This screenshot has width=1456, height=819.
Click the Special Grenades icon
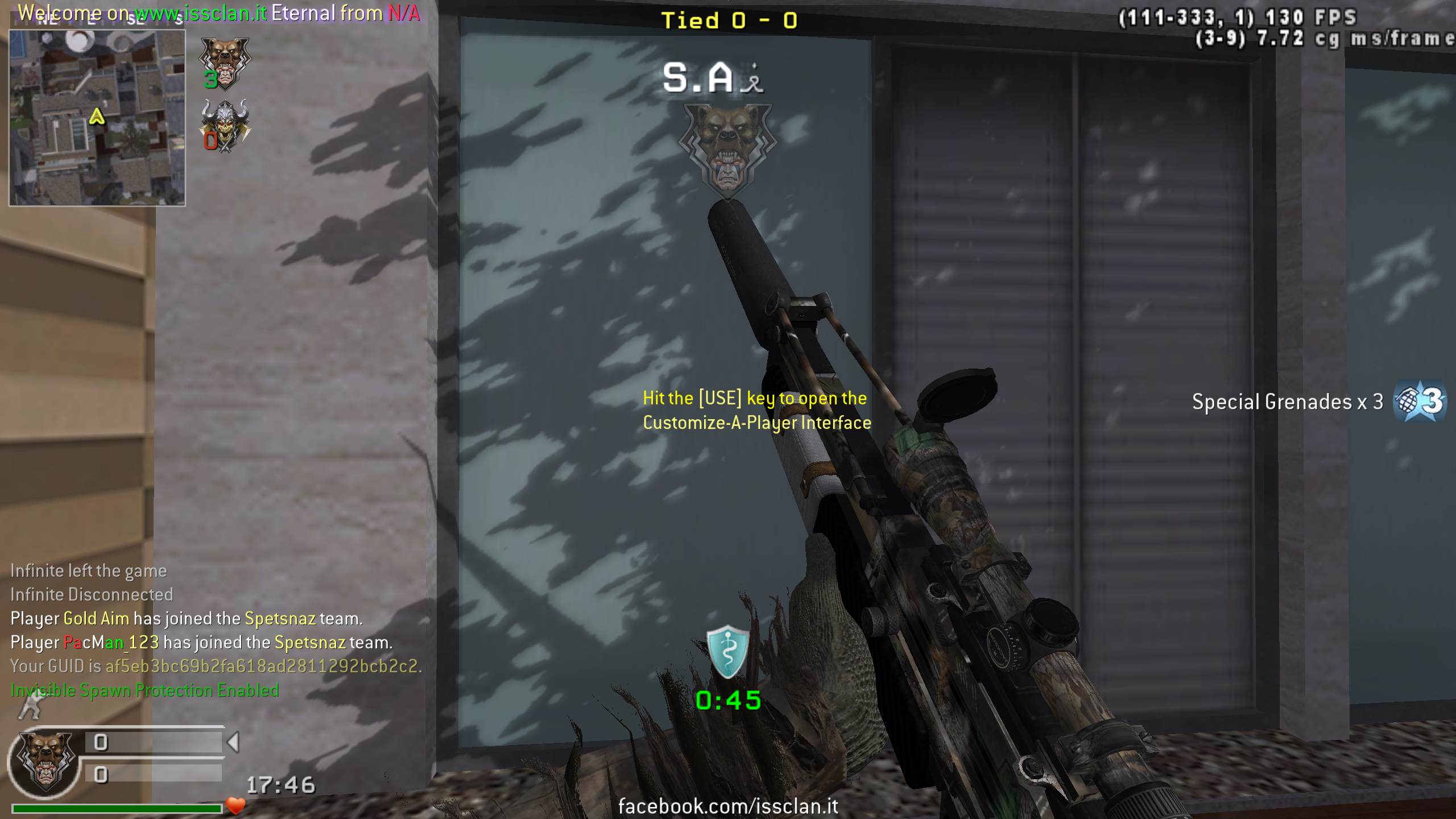pyautogui.click(x=1420, y=402)
